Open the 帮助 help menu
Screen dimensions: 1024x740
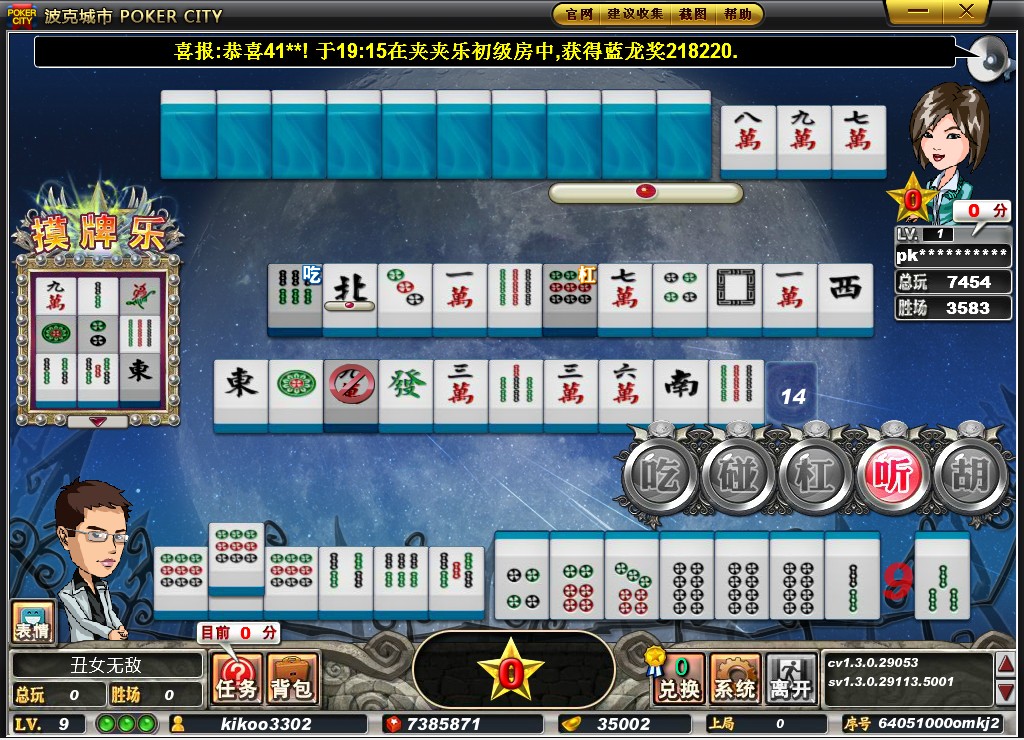(738, 14)
